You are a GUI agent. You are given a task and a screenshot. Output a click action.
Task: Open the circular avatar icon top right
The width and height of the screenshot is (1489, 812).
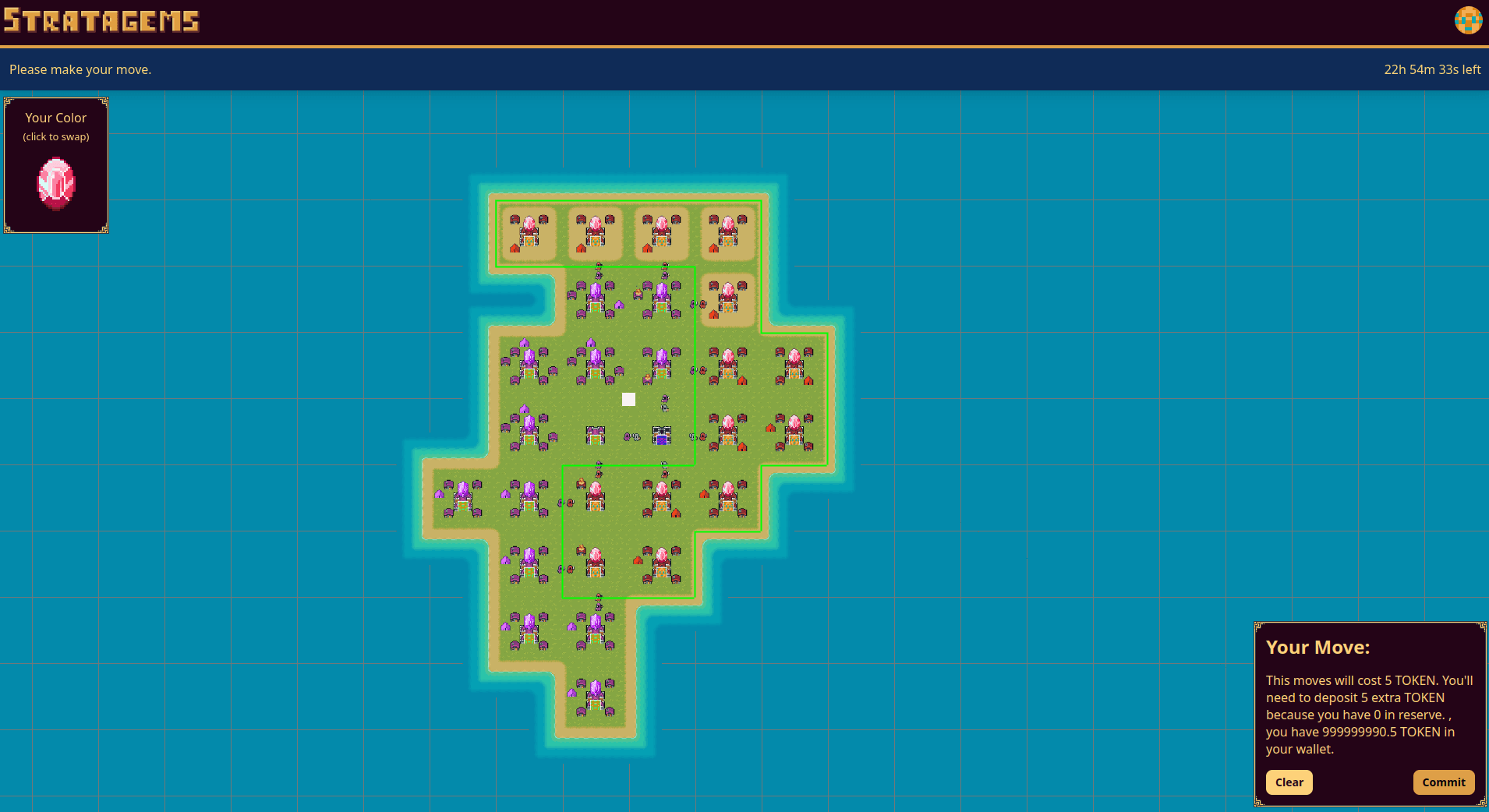[x=1468, y=21]
